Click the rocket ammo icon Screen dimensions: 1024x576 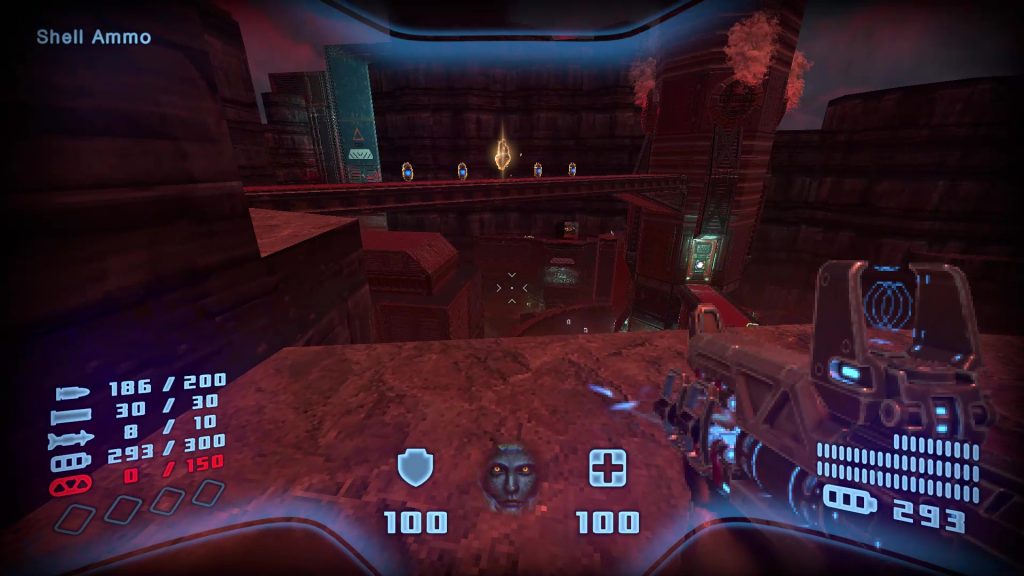[74, 438]
